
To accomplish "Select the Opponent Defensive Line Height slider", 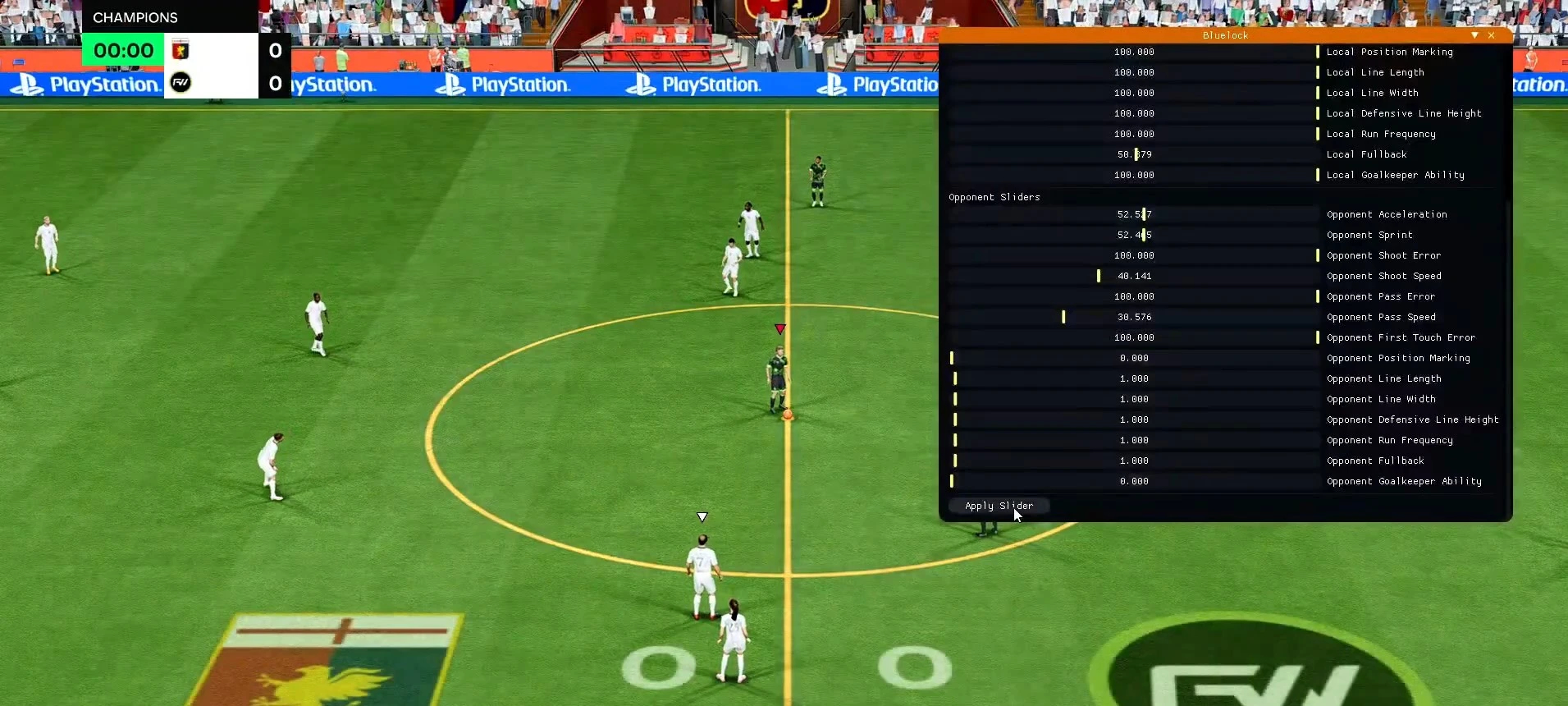I will (955, 419).
